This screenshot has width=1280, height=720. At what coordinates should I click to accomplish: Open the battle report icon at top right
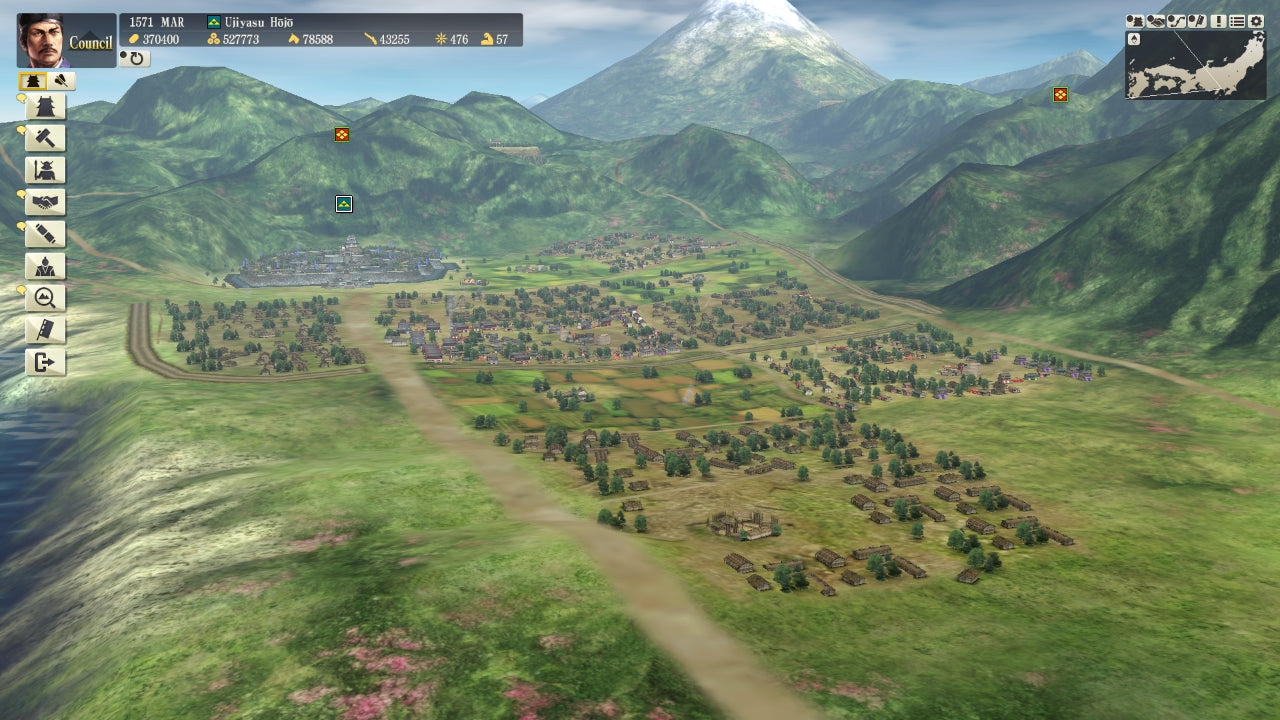[1135, 20]
